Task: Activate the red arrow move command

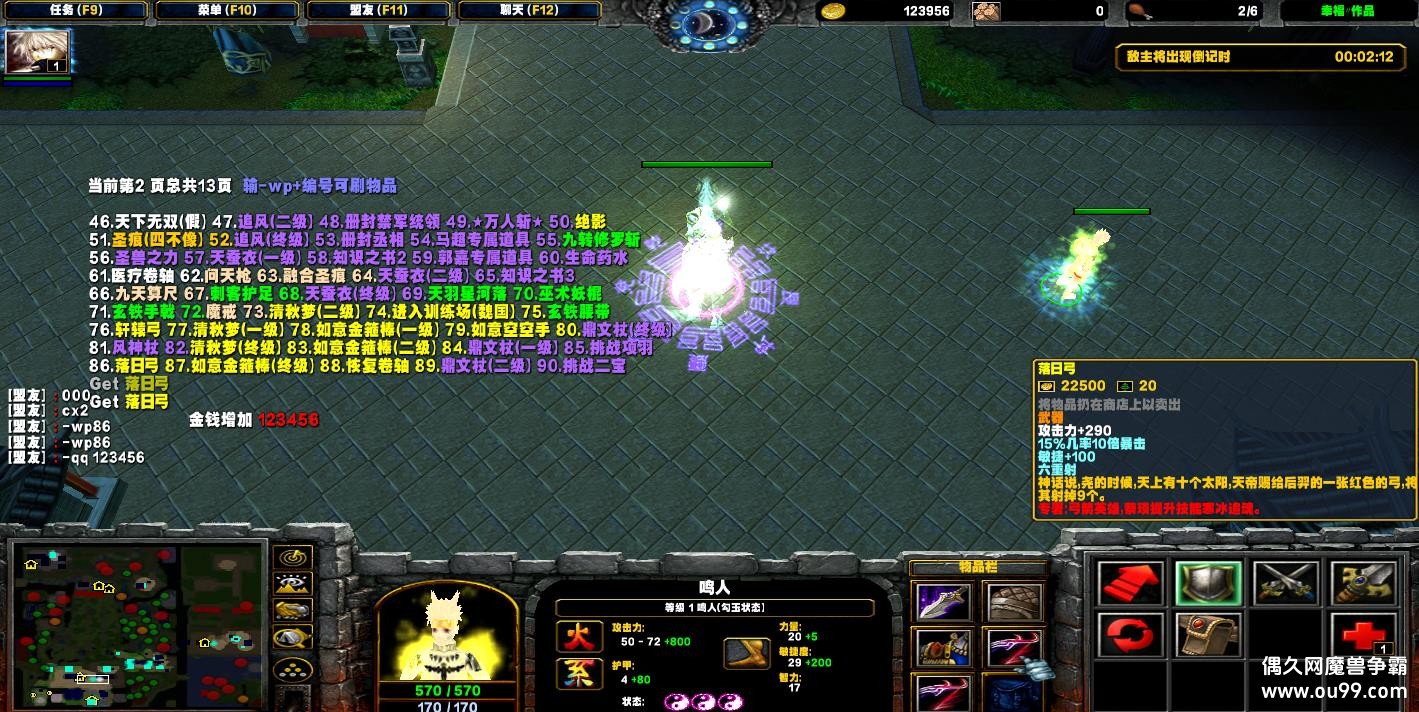Action: [x=1130, y=583]
